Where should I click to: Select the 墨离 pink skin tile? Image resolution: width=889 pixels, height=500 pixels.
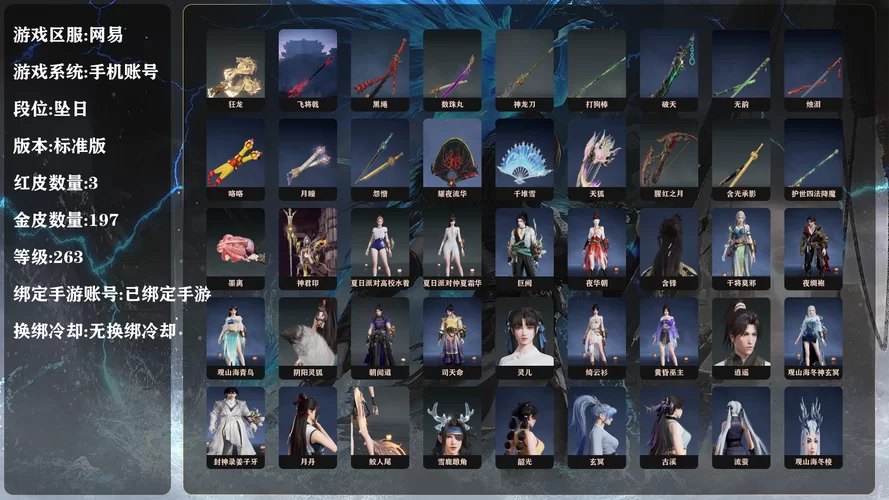click(235, 243)
